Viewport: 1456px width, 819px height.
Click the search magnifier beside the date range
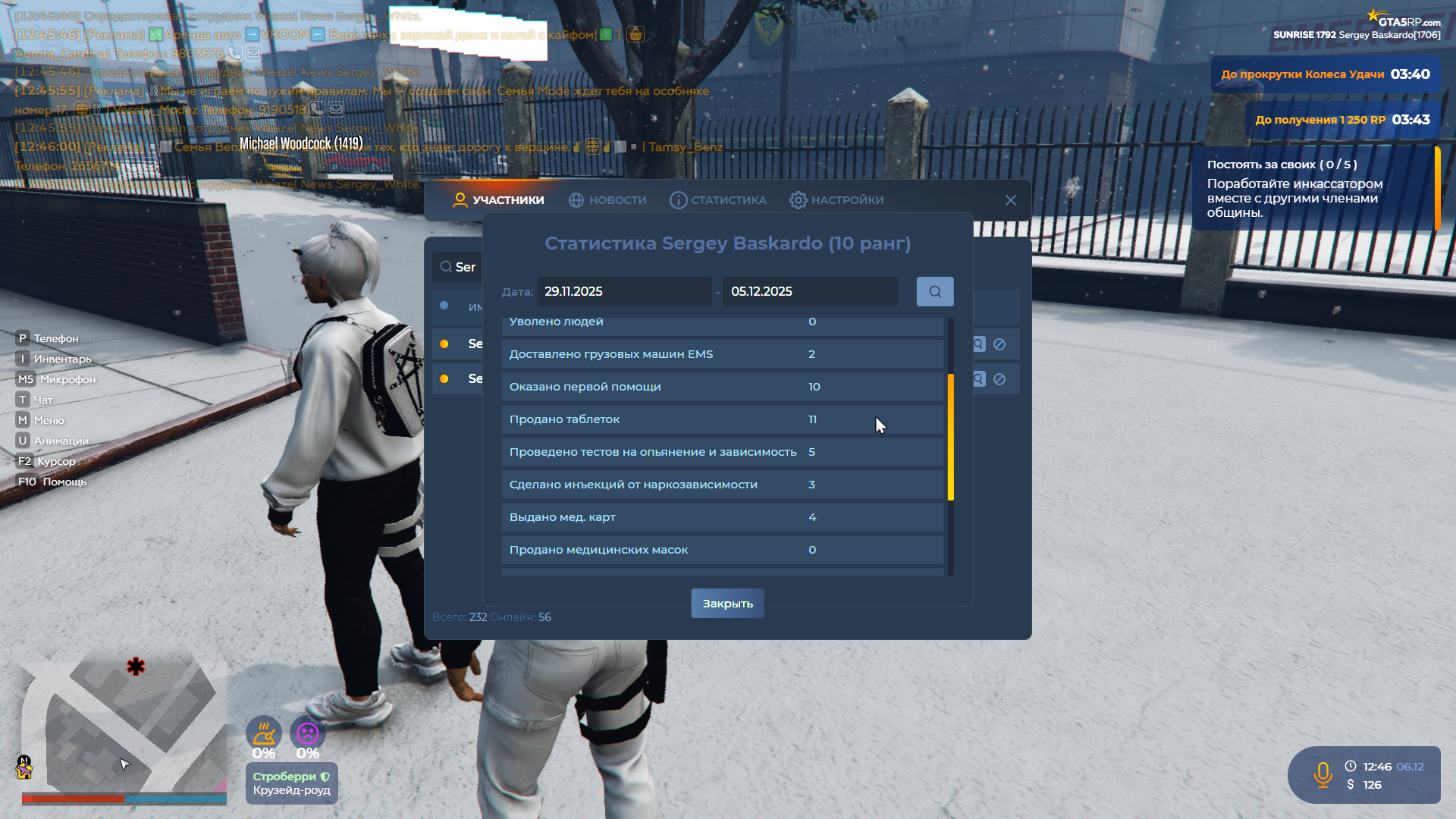[x=934, y=291]
